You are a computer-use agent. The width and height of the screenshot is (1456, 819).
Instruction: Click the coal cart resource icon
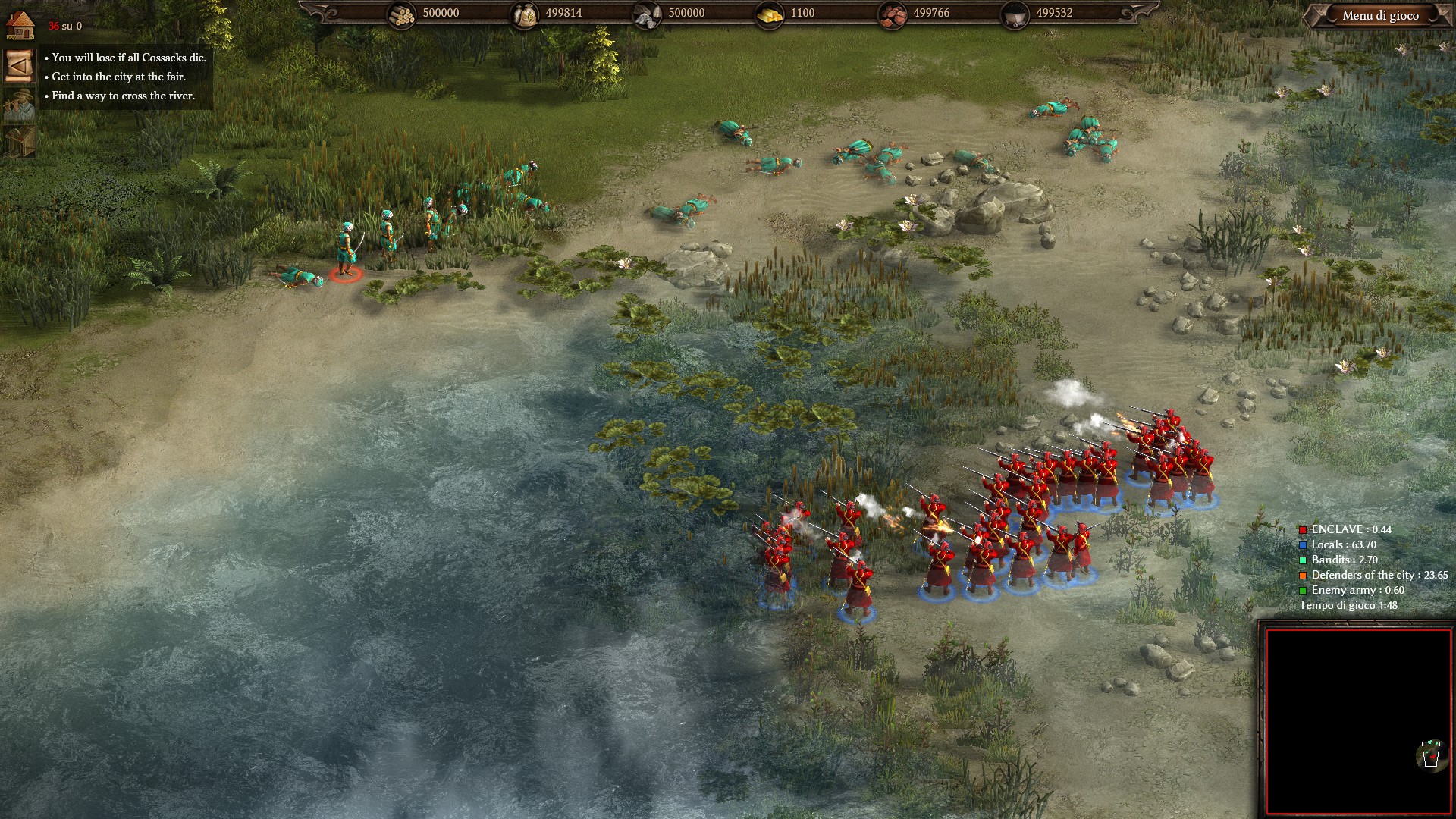click(x=1016, y=13)
